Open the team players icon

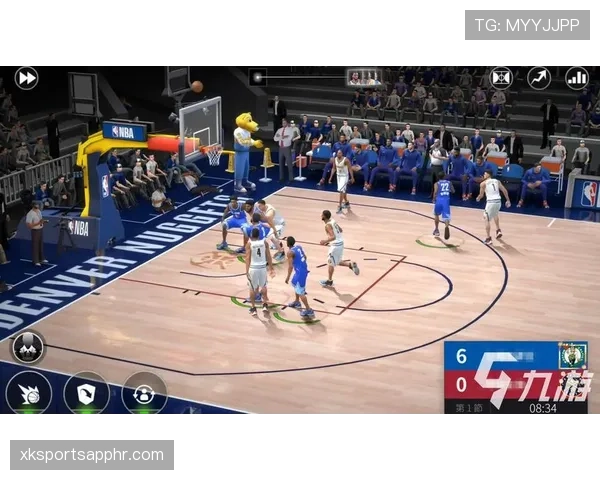click(28, 346)
